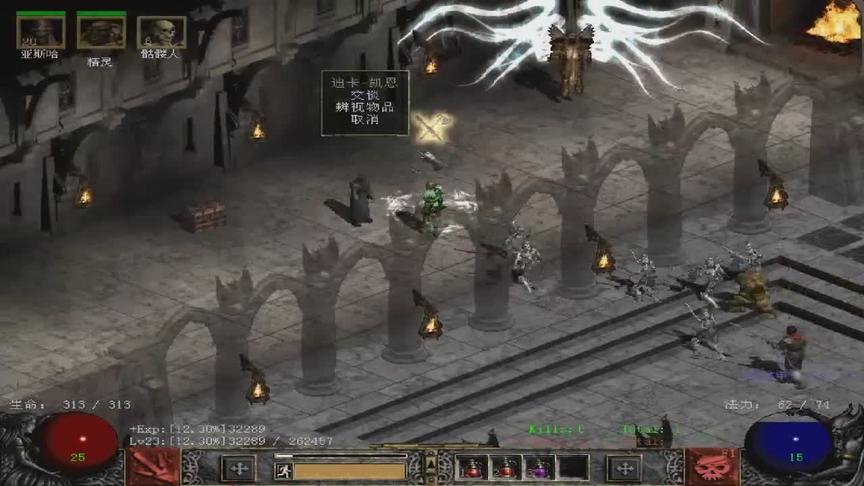Viewport: 864px width, 486px height.
Task: Use the purple rejuvenation potion in belt
Action: tap(540, 467)
